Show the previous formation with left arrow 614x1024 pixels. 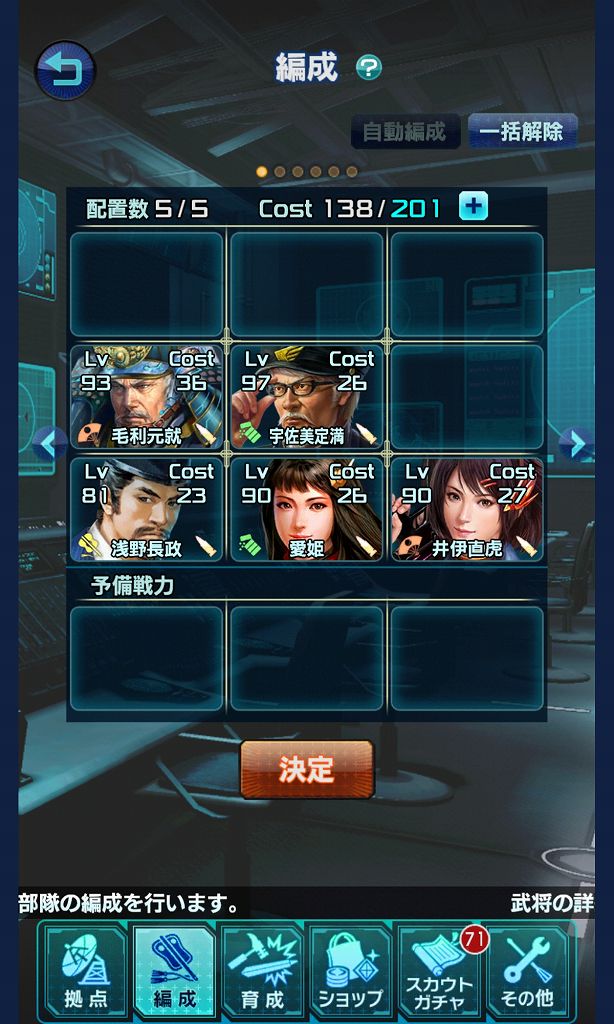point(48,443)
